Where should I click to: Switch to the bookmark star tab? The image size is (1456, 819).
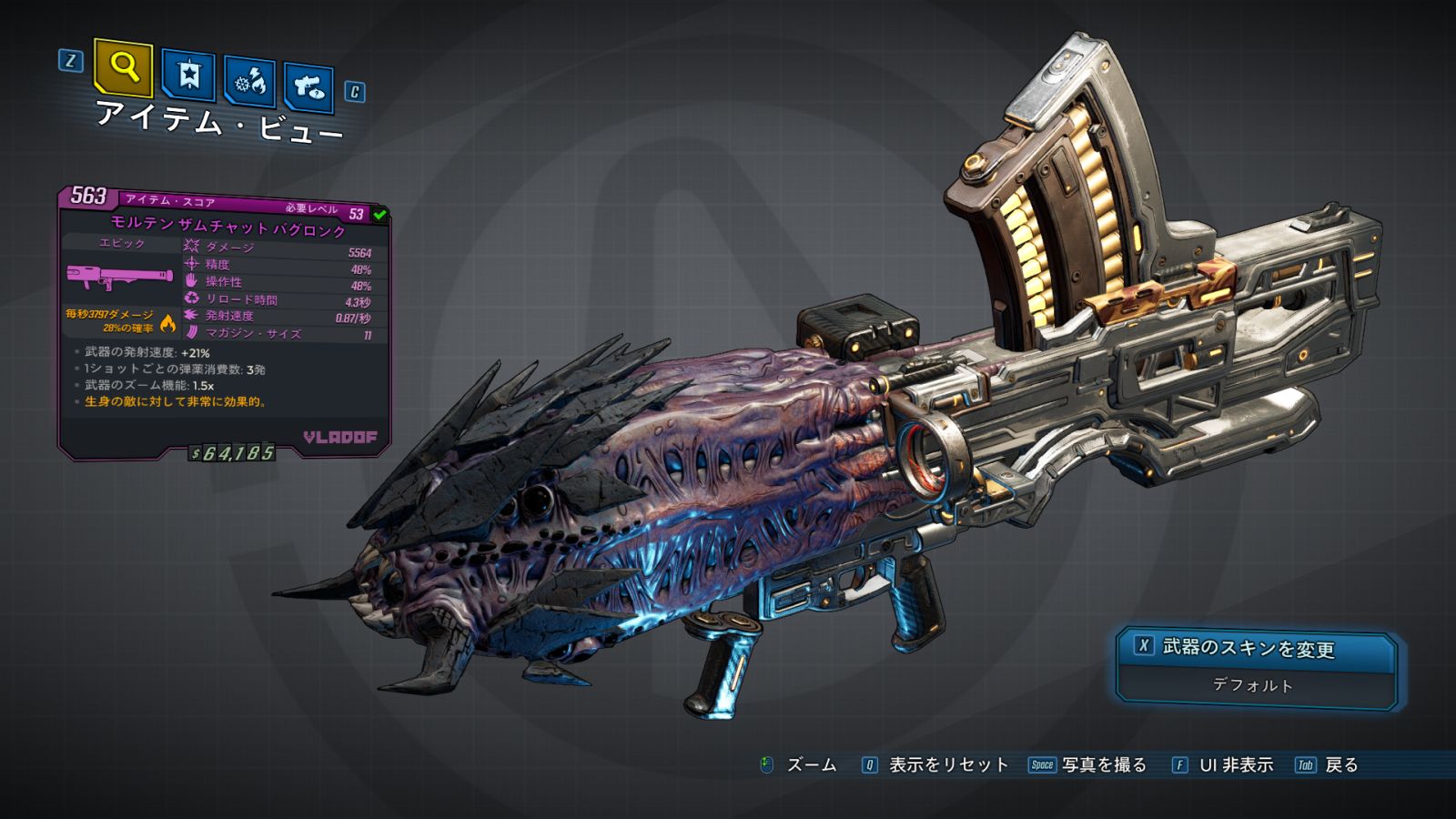pos(188,76)
